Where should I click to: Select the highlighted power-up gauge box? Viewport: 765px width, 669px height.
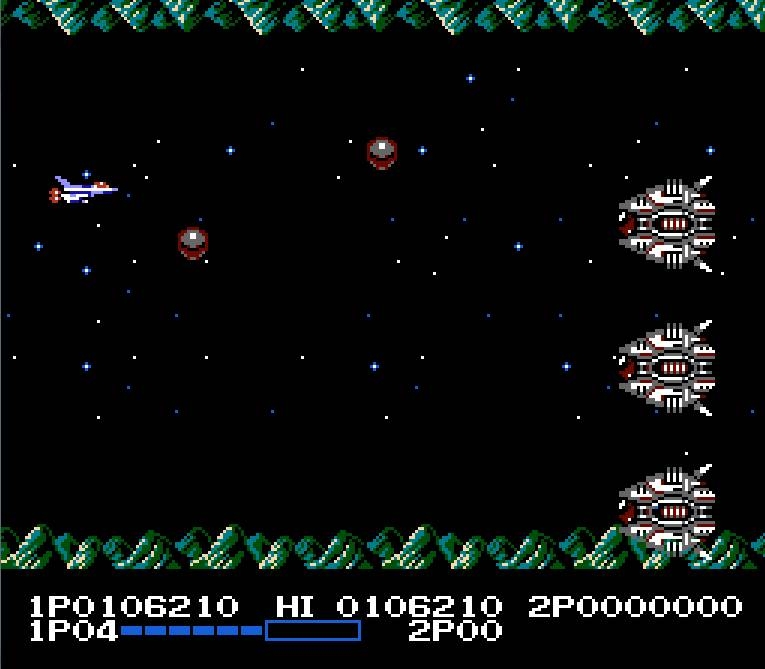click(312, 630)
